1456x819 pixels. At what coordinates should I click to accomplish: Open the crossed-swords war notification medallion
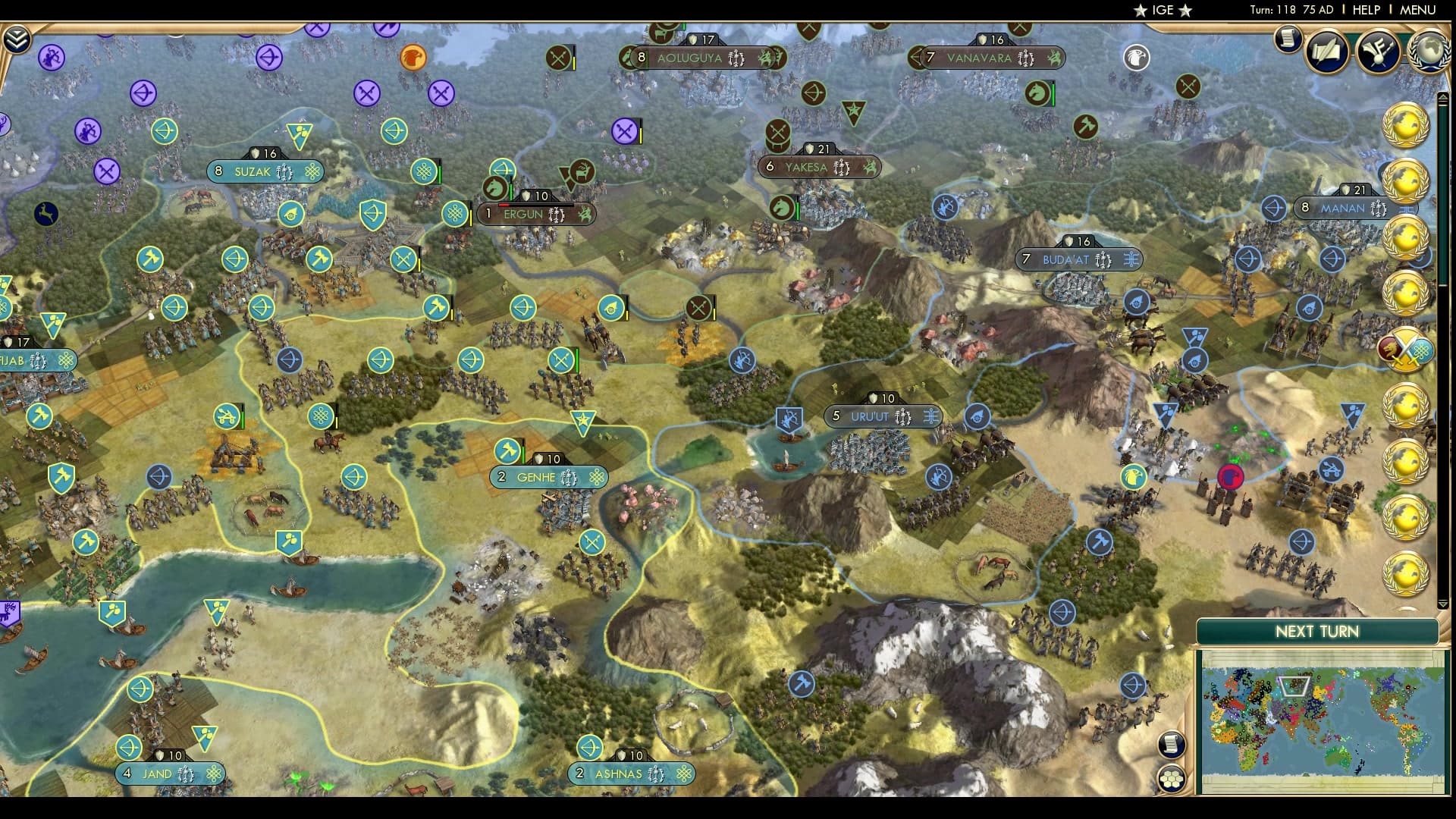coord(1407,351)
